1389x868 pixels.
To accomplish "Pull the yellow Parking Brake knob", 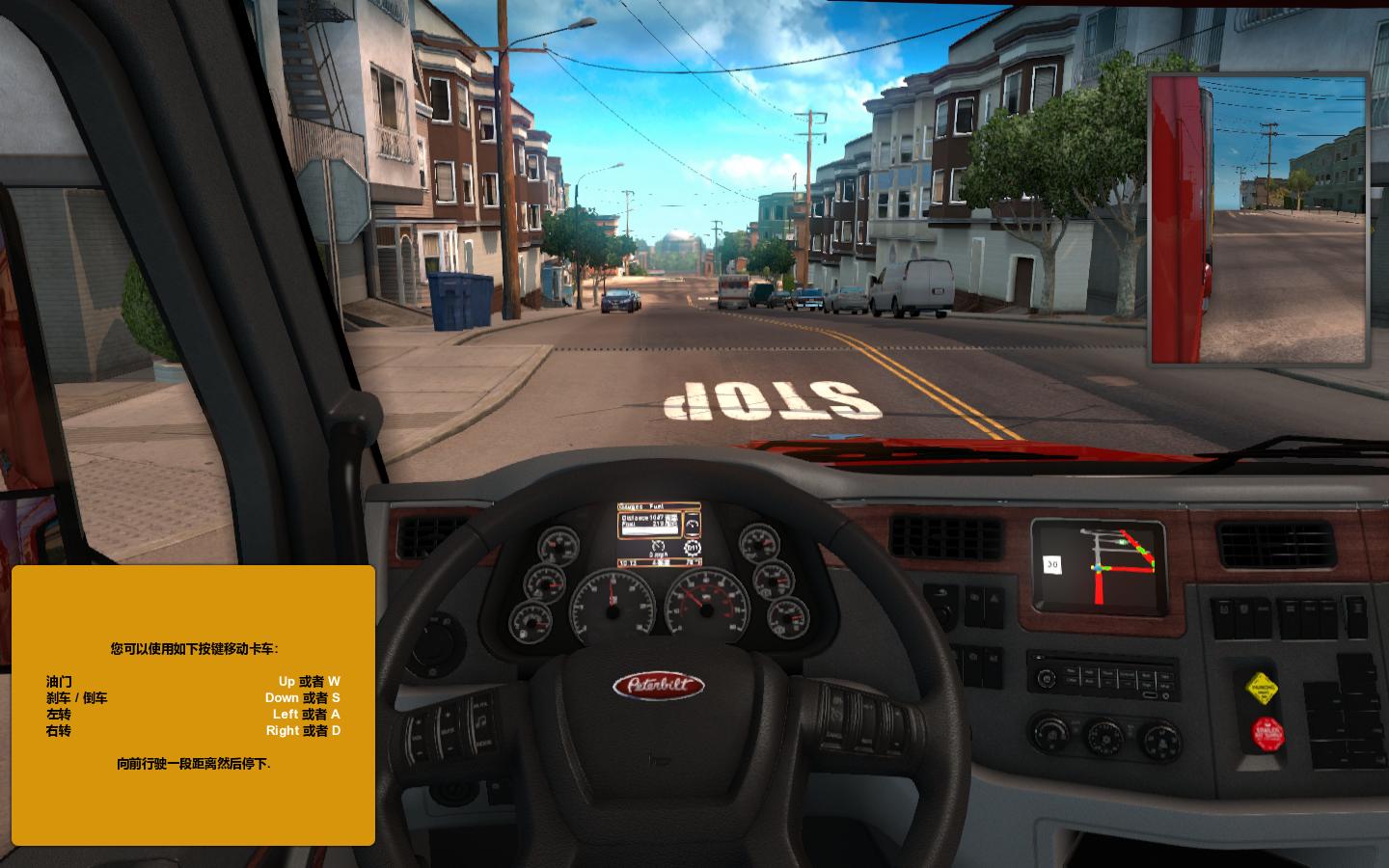I will coord(1262,689).
